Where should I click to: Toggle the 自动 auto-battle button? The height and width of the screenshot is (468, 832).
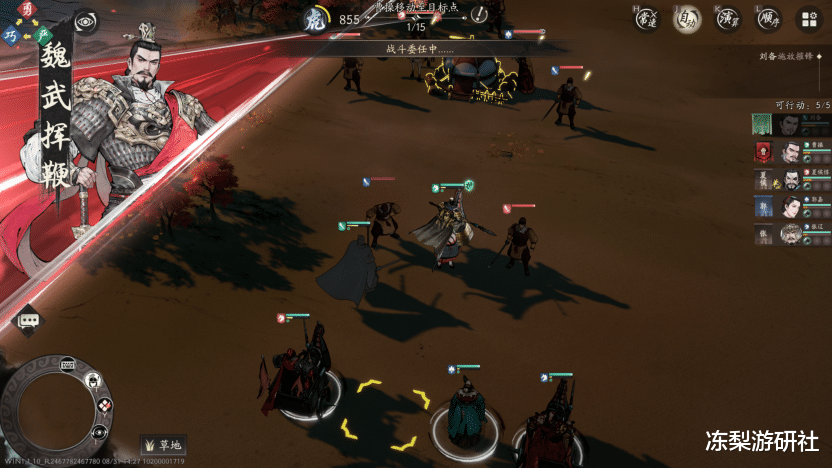click(686, 19)
